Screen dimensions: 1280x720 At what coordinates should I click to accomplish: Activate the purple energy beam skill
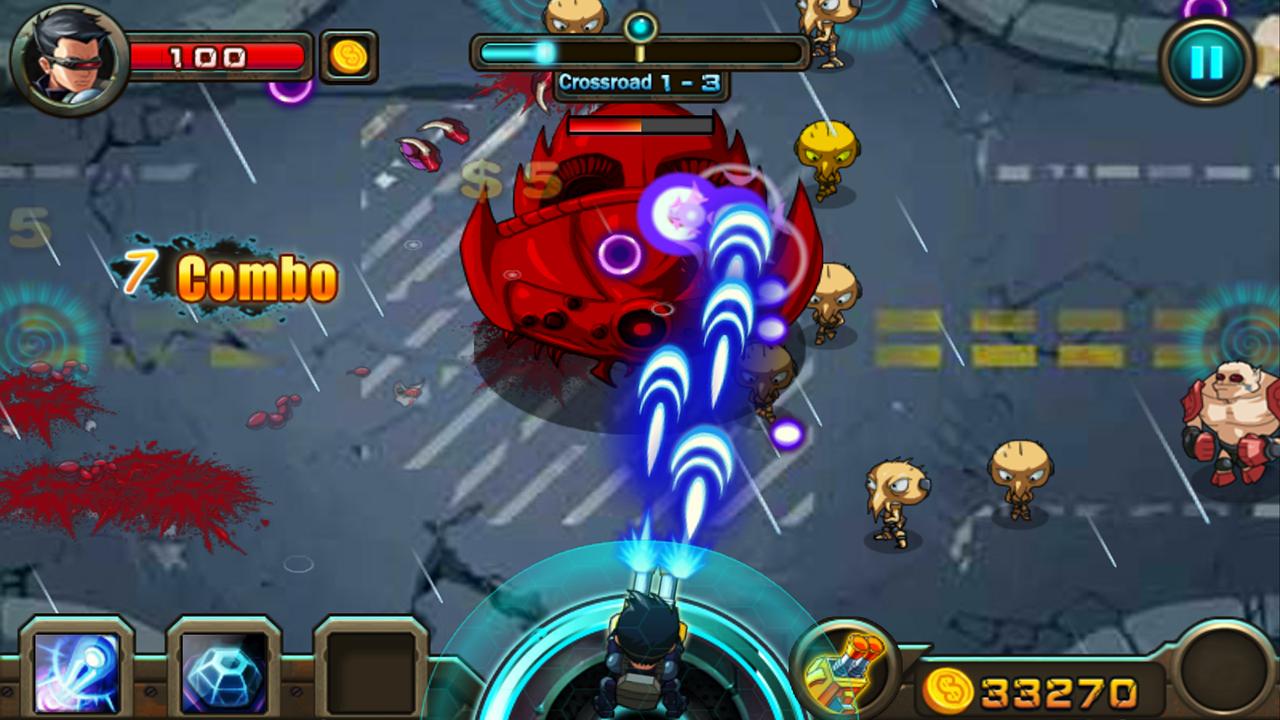[x=77, y=671]
